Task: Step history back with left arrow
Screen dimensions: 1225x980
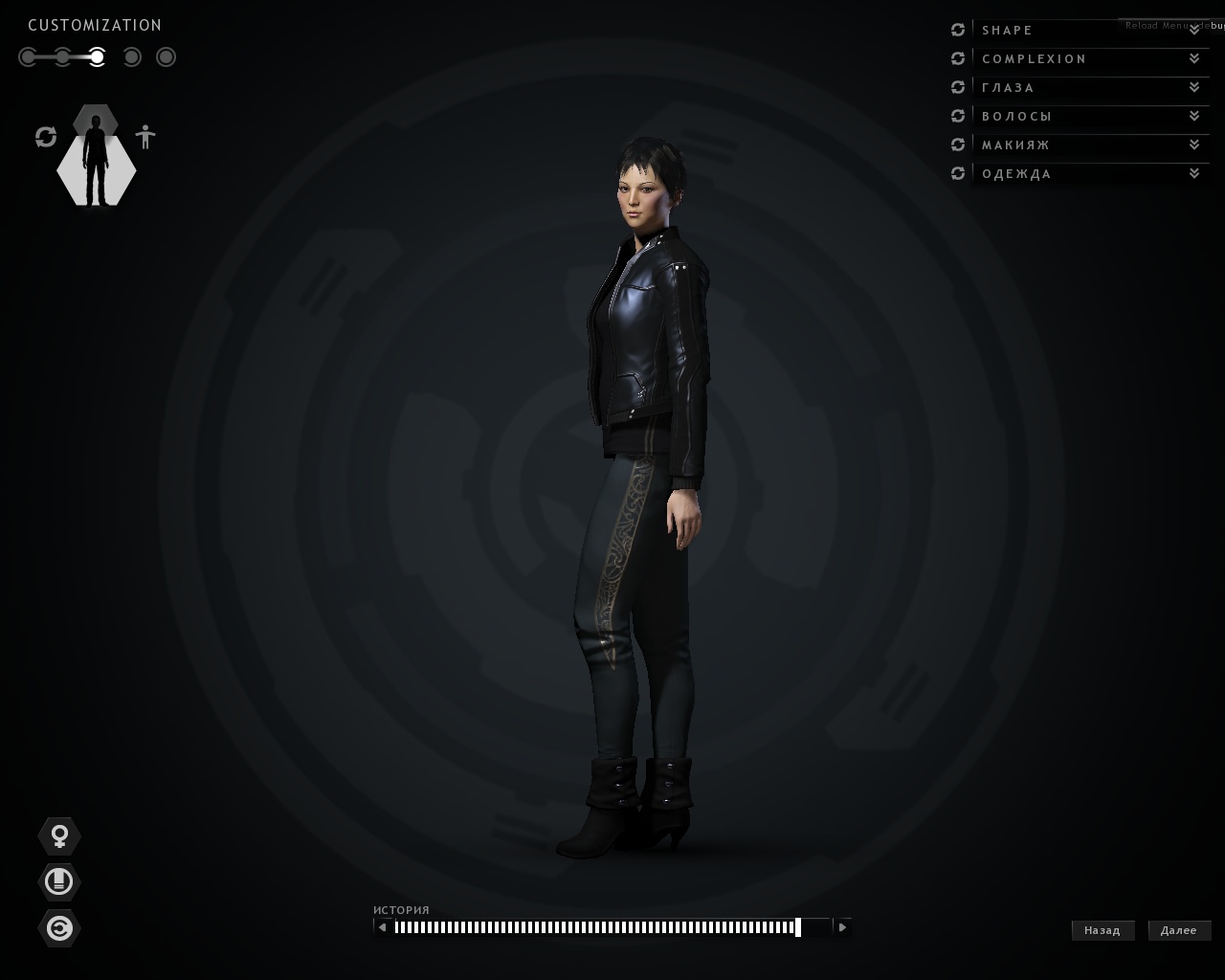Action: point(383,926)
